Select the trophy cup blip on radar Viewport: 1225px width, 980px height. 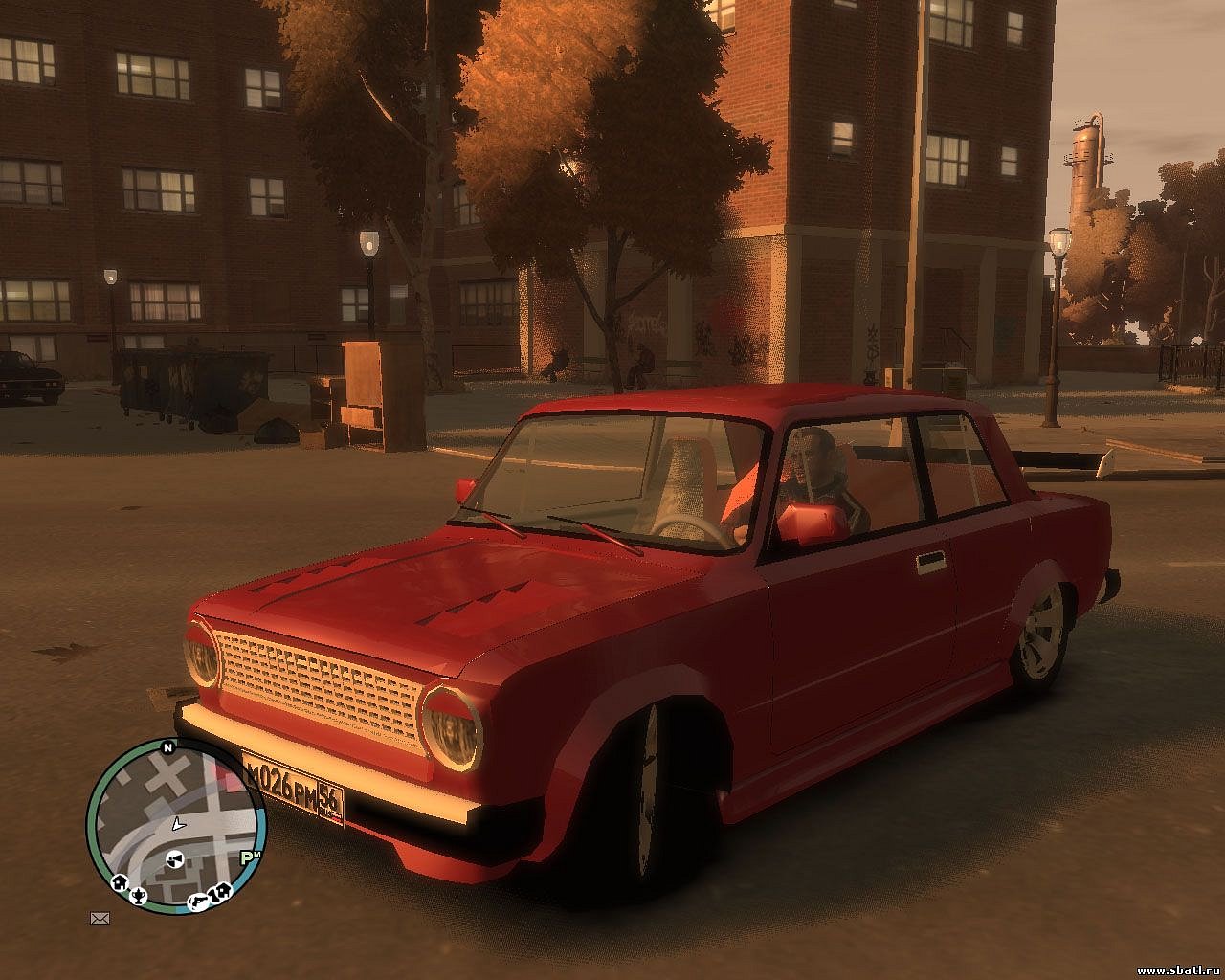pos(141,896)
